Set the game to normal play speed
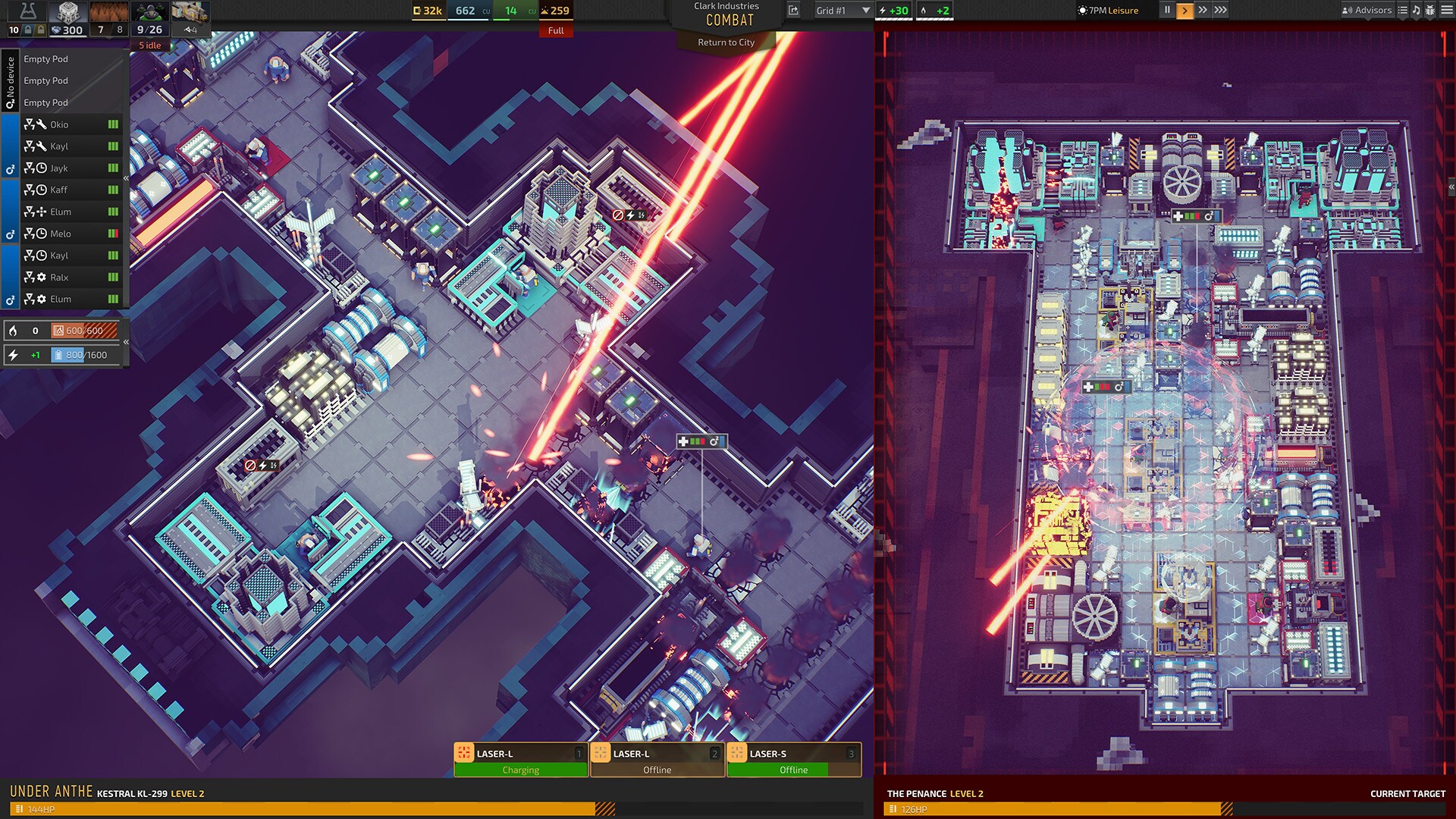The width and height of the screenshot is (1456, 819). (x=1185, y=11)
